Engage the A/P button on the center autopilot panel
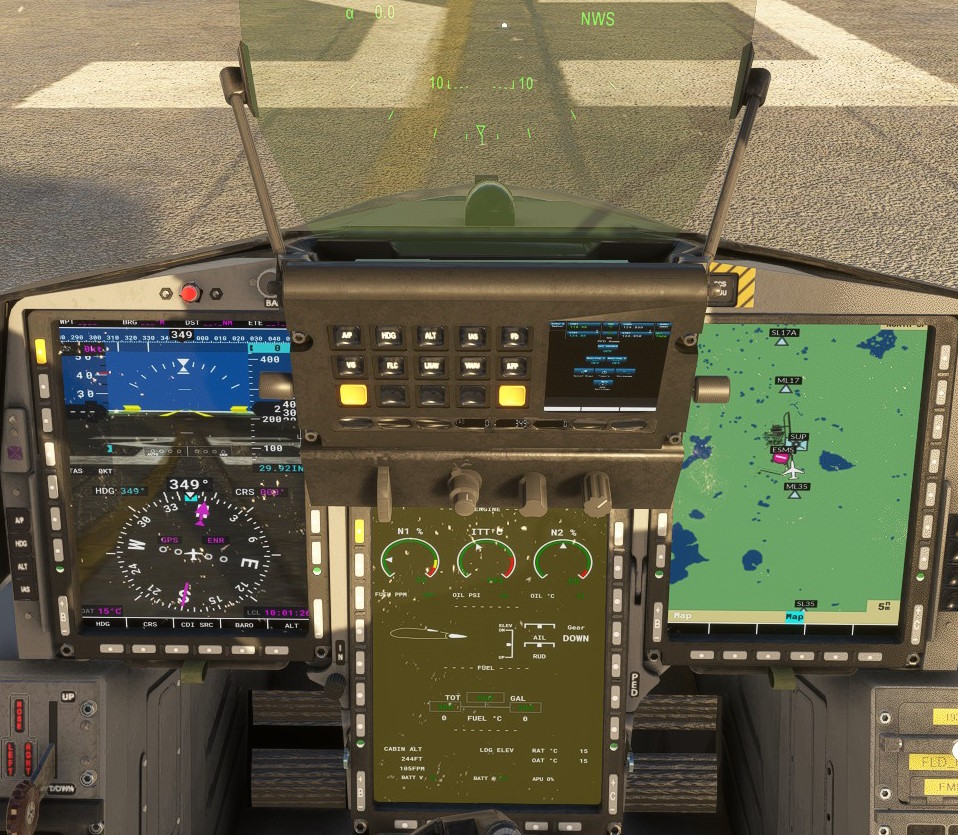This screenshot has width=958, height=835. 348,337
